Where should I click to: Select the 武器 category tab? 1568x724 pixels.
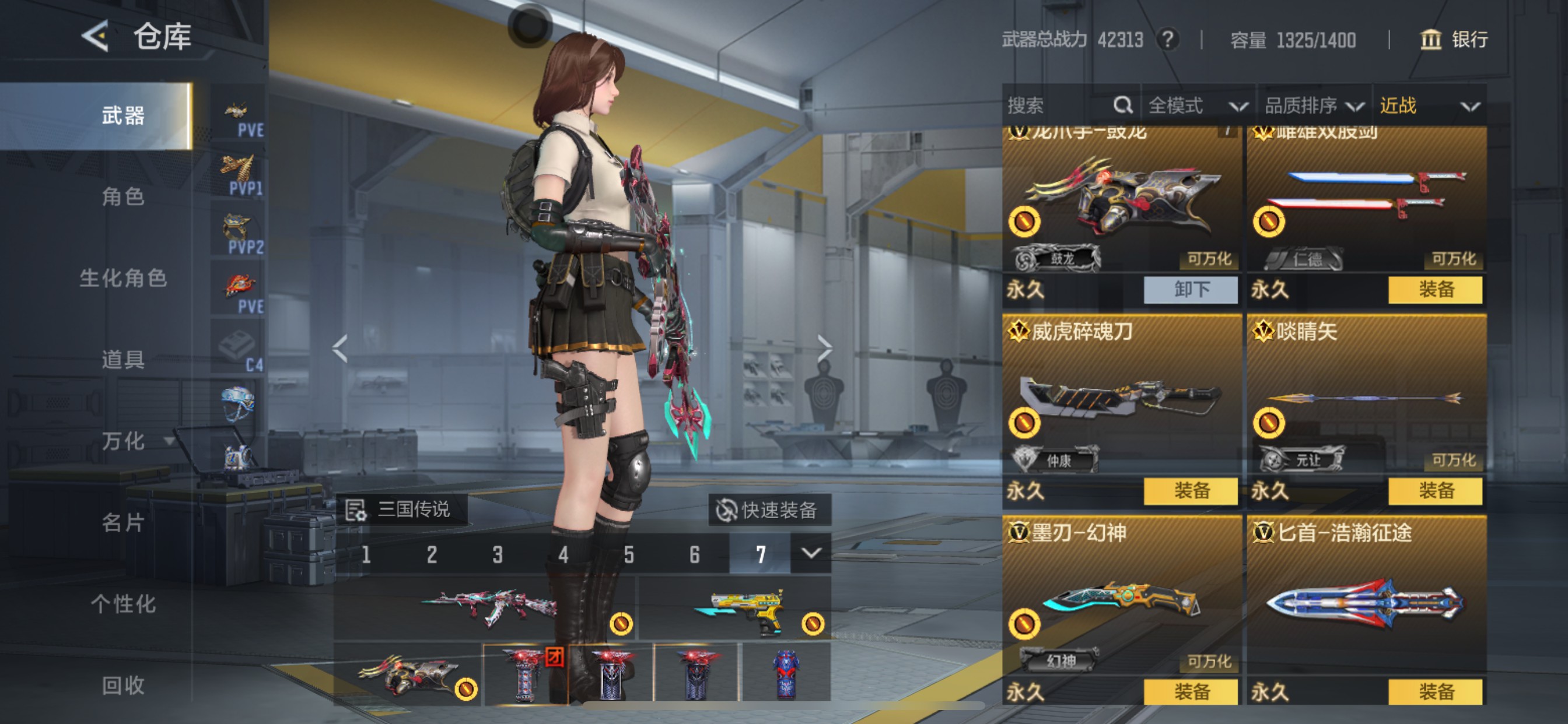click(123, 115)
